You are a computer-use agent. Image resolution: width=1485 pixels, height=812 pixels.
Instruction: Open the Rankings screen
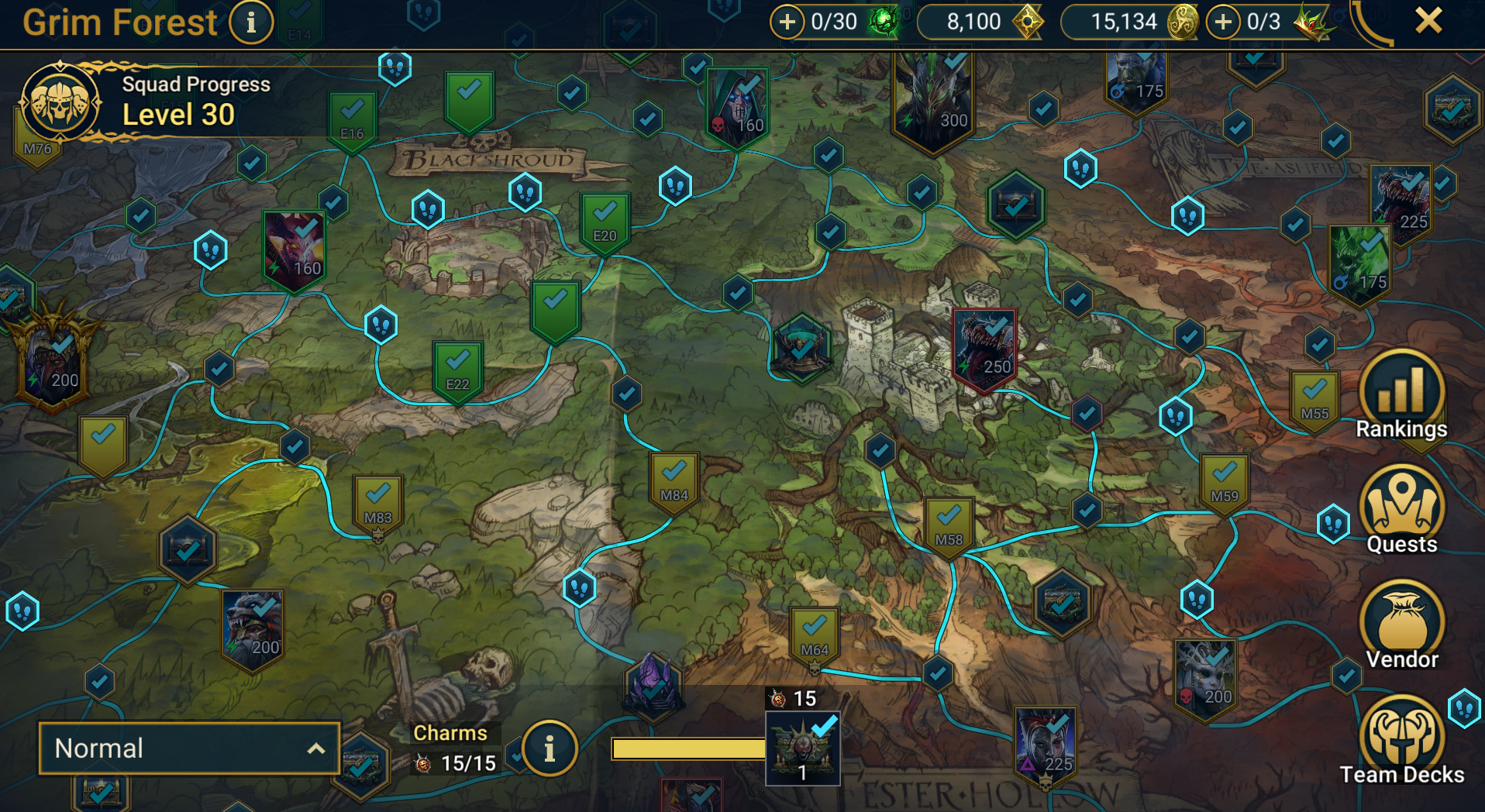pos(1401,394)
